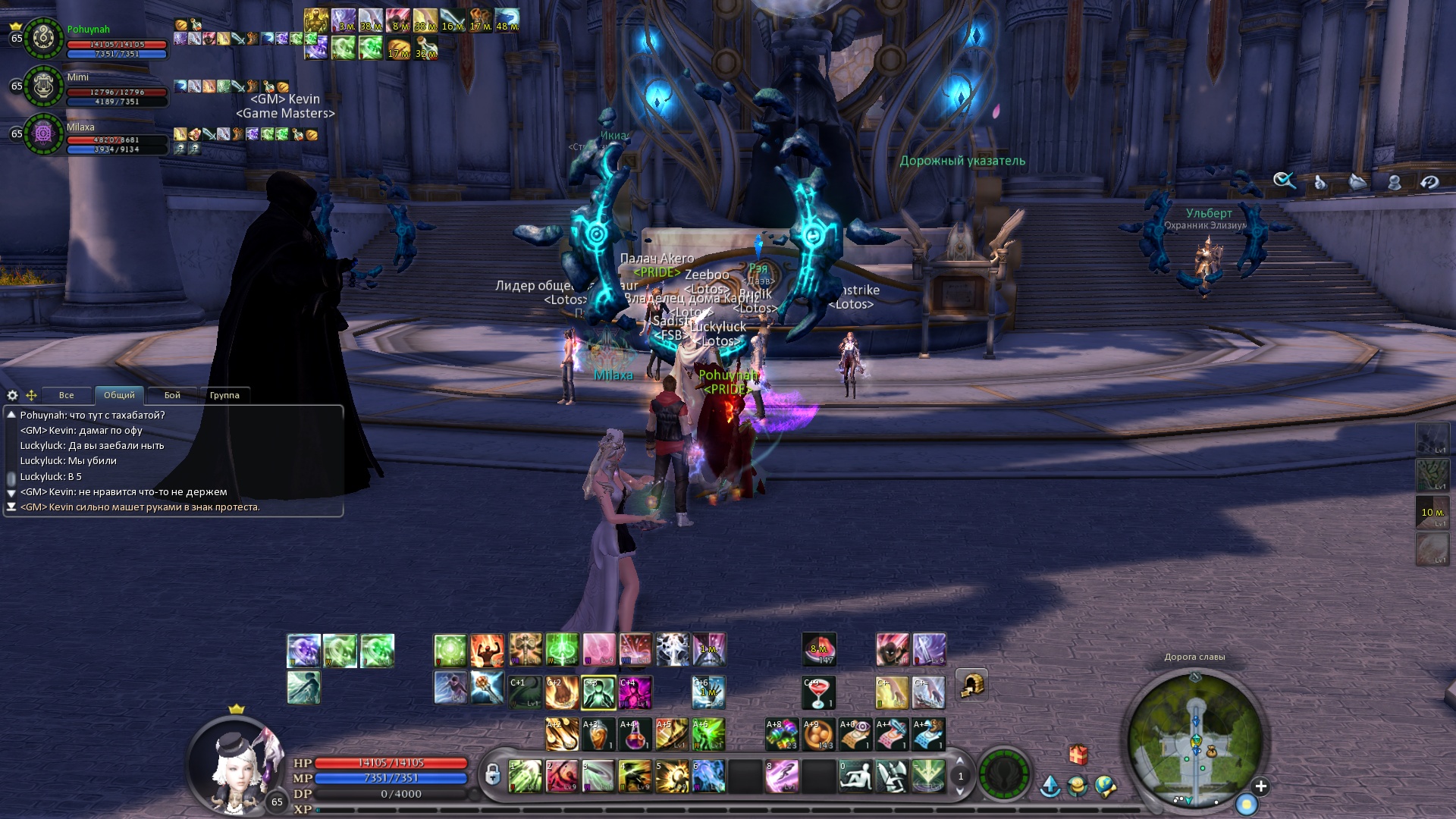Open the globe and scroll map icon
Image resolution: width=1456 pixels, height=819 pixels.
point(1106,786)
